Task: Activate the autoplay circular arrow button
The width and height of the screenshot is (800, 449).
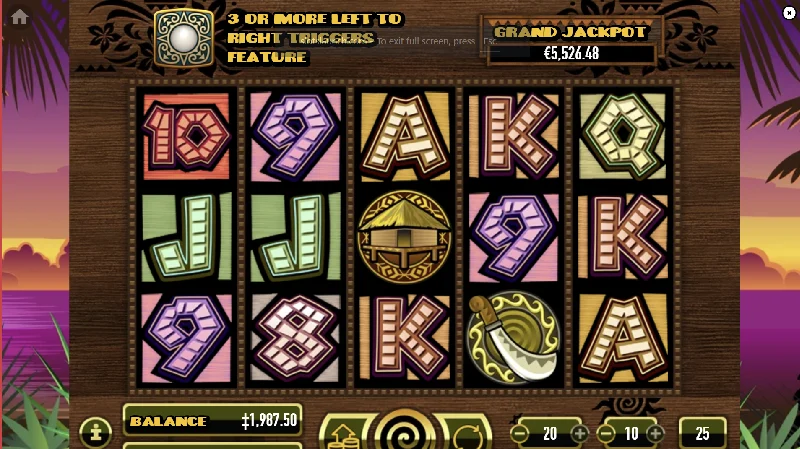Action: click(468, 437)
